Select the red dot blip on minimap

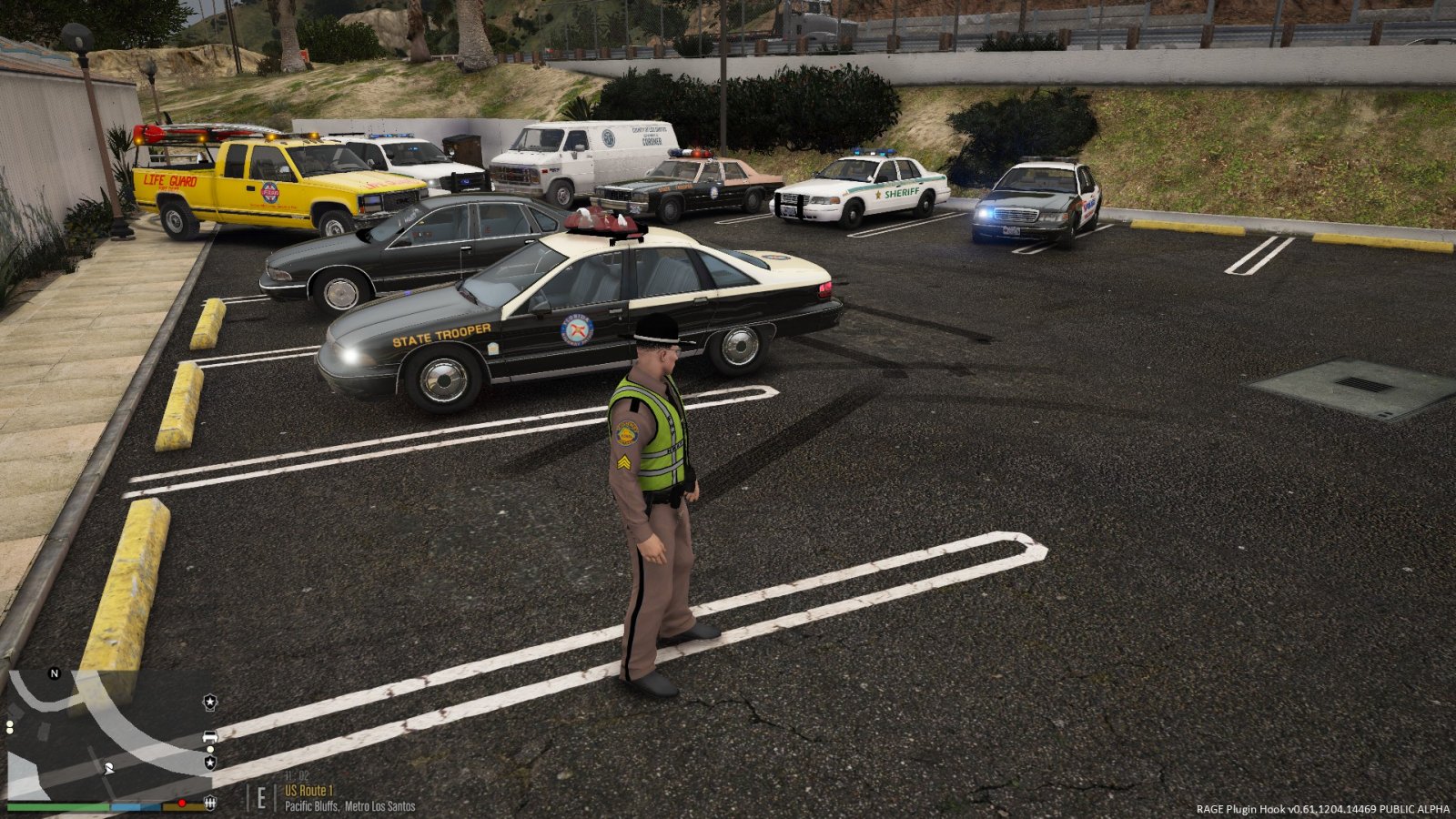point(182,803)
